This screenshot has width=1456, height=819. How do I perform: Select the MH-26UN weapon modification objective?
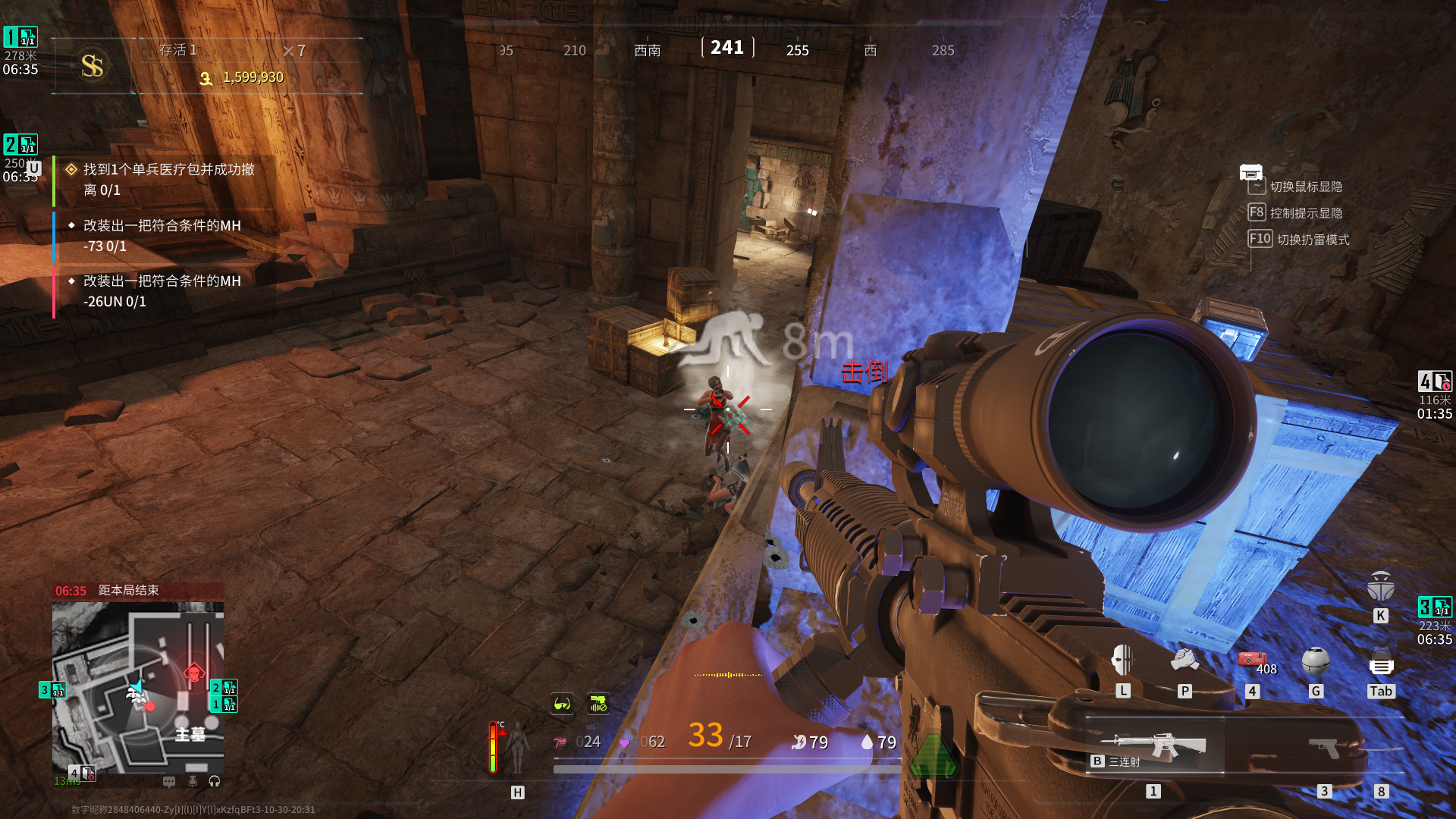click(162, 291)
